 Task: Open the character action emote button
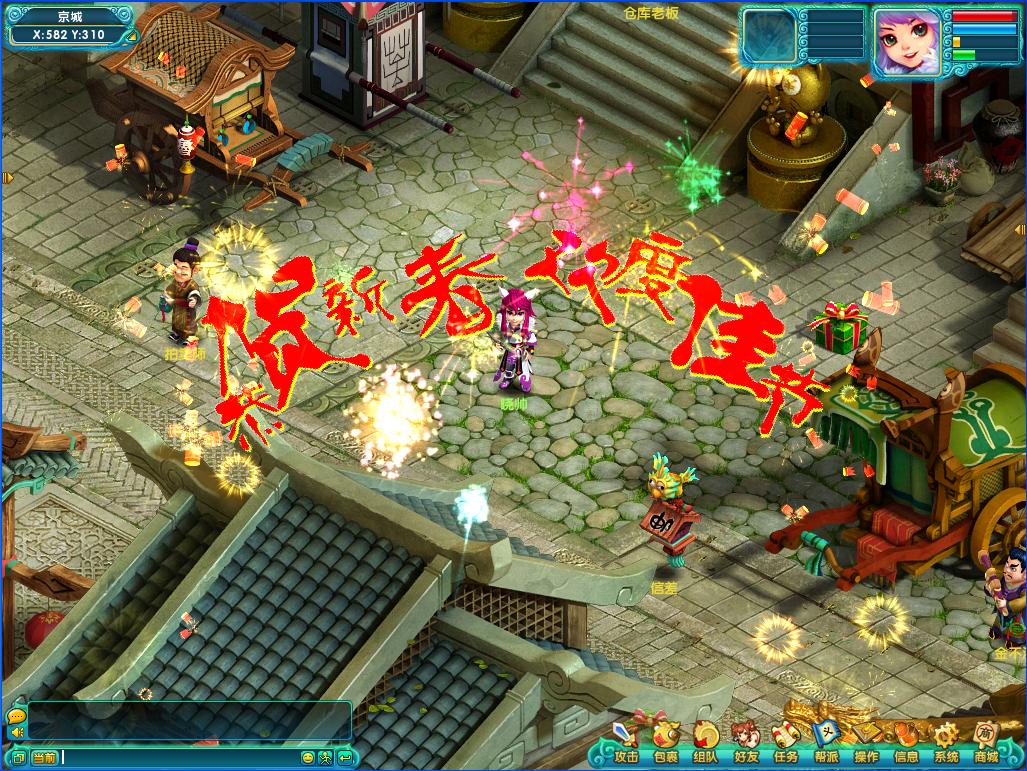click(x=326, y=758)
